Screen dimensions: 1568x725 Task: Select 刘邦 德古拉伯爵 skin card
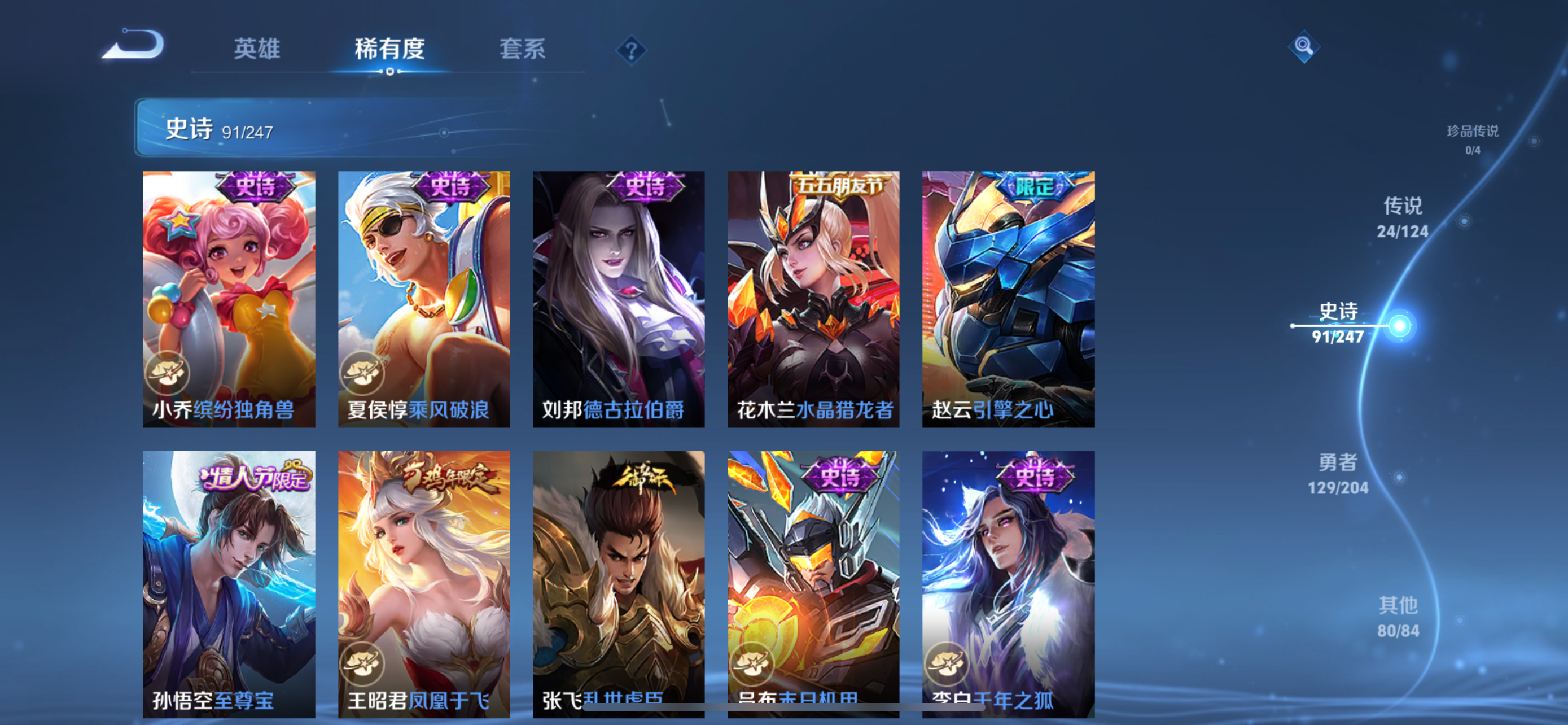point(619,299)
